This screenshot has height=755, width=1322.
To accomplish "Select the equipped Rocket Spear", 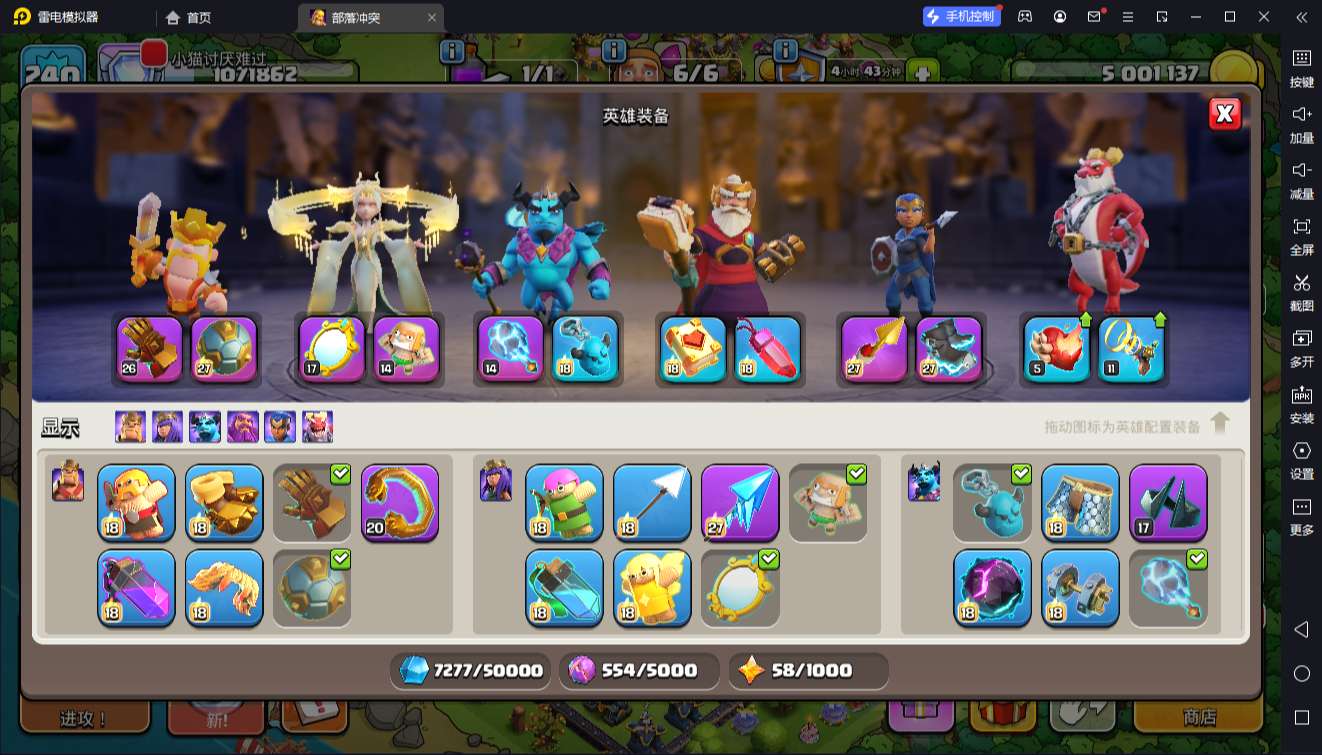I will tap(874, 349).
